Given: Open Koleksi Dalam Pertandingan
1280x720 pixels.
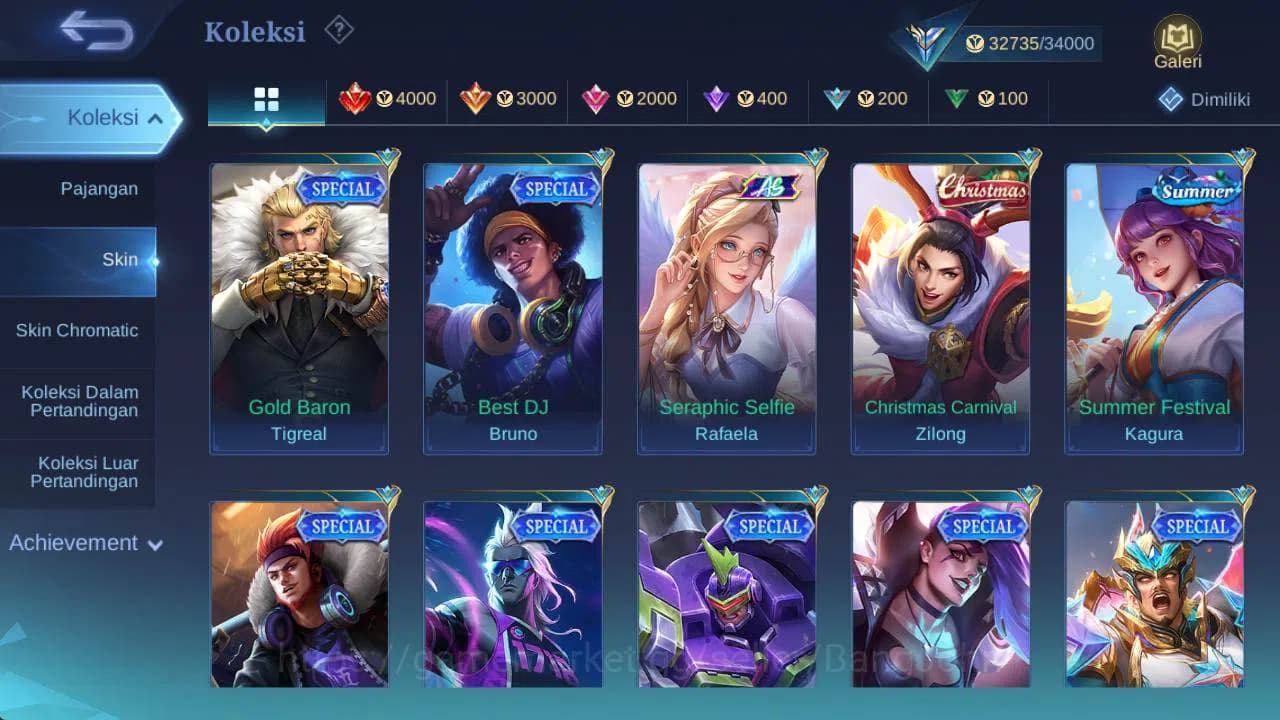Looking at the screenshot, I should 78,401.
